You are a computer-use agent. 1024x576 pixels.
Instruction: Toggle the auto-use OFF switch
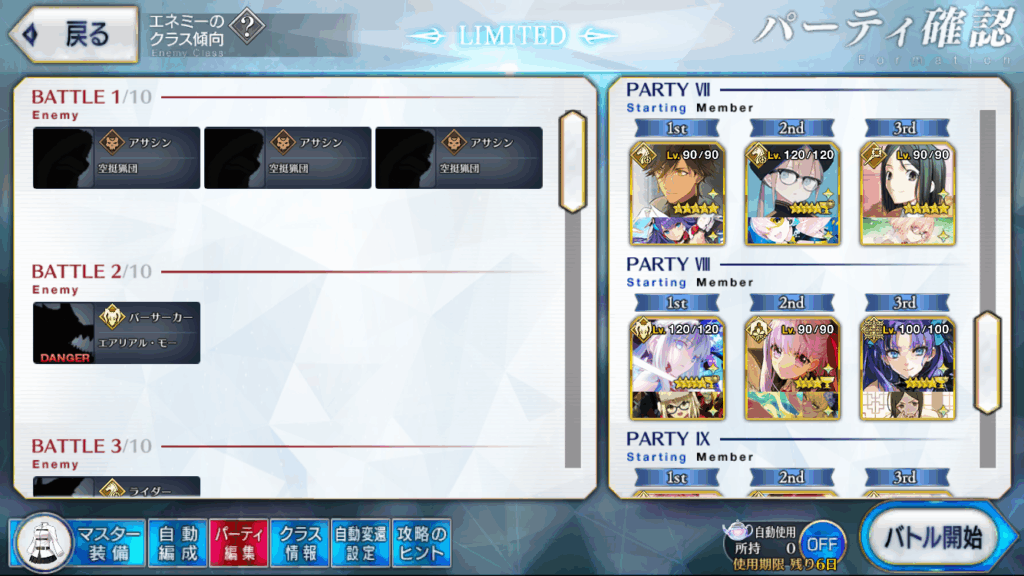pos(821,544)
